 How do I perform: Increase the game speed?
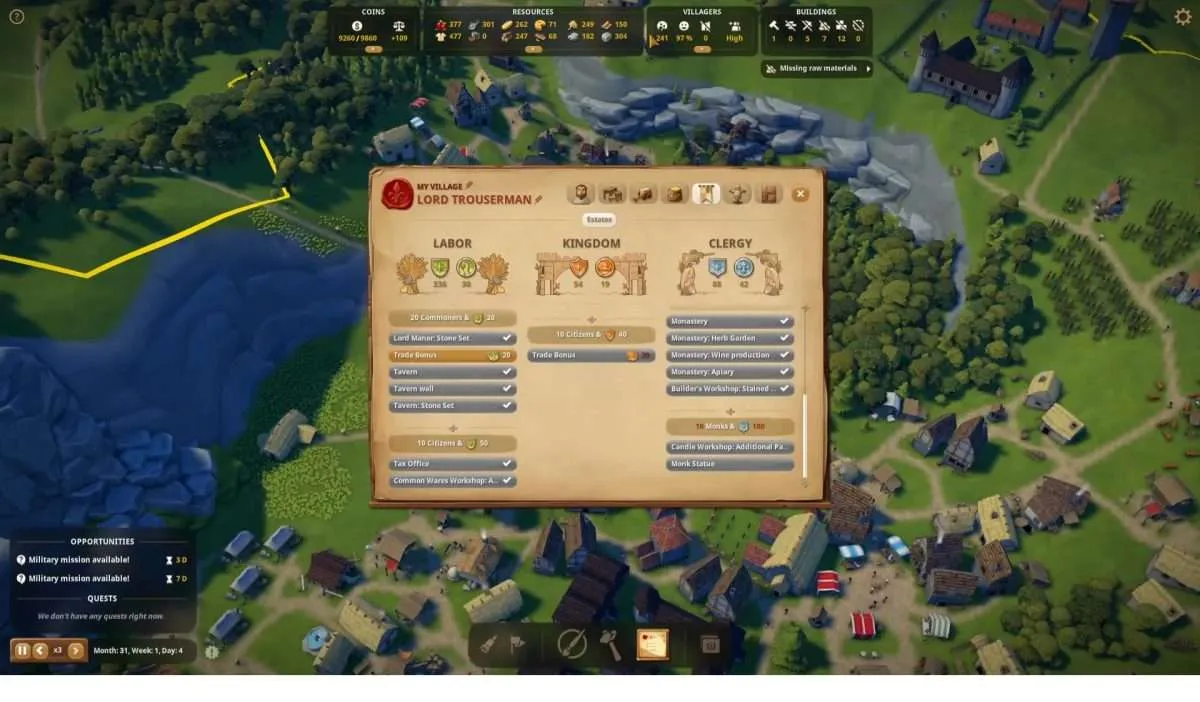[x=75, y=650]
